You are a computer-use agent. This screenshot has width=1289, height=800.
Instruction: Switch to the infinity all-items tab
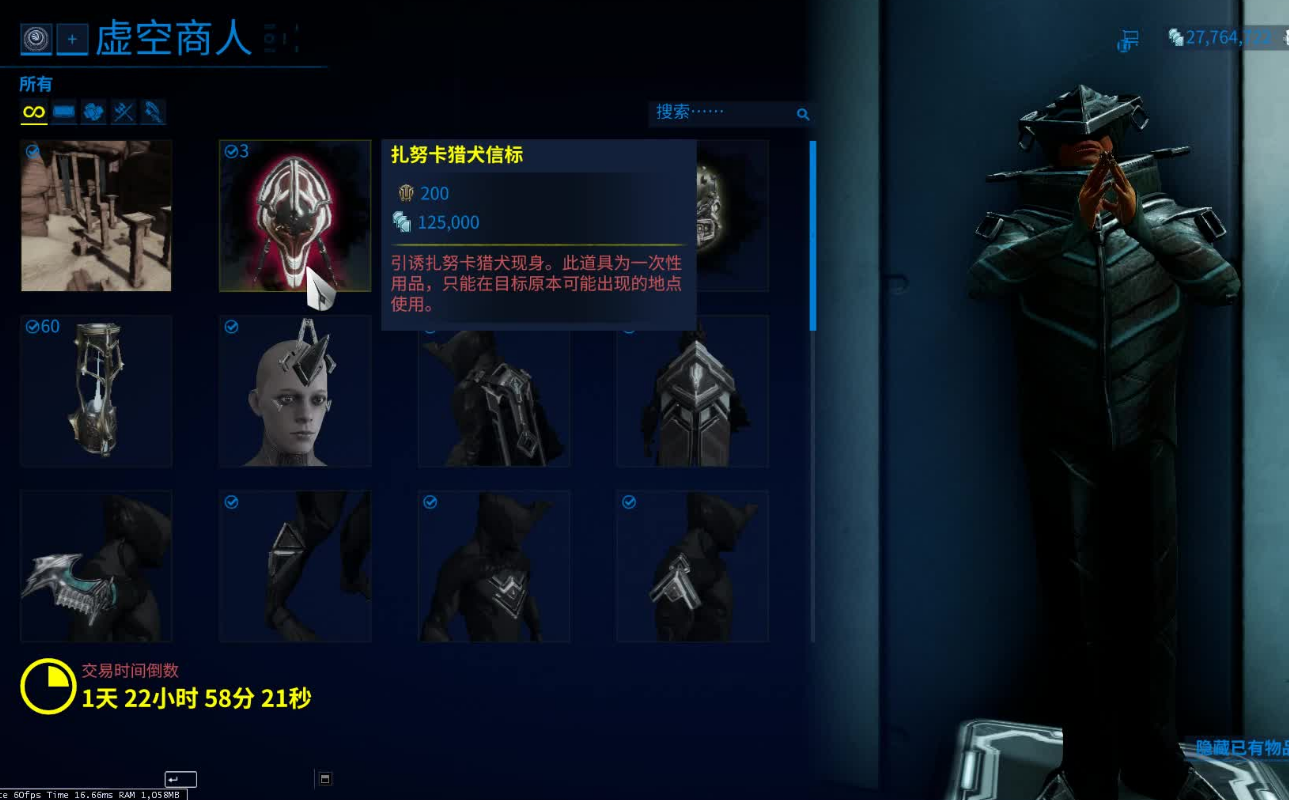click(x=33, y=111)
